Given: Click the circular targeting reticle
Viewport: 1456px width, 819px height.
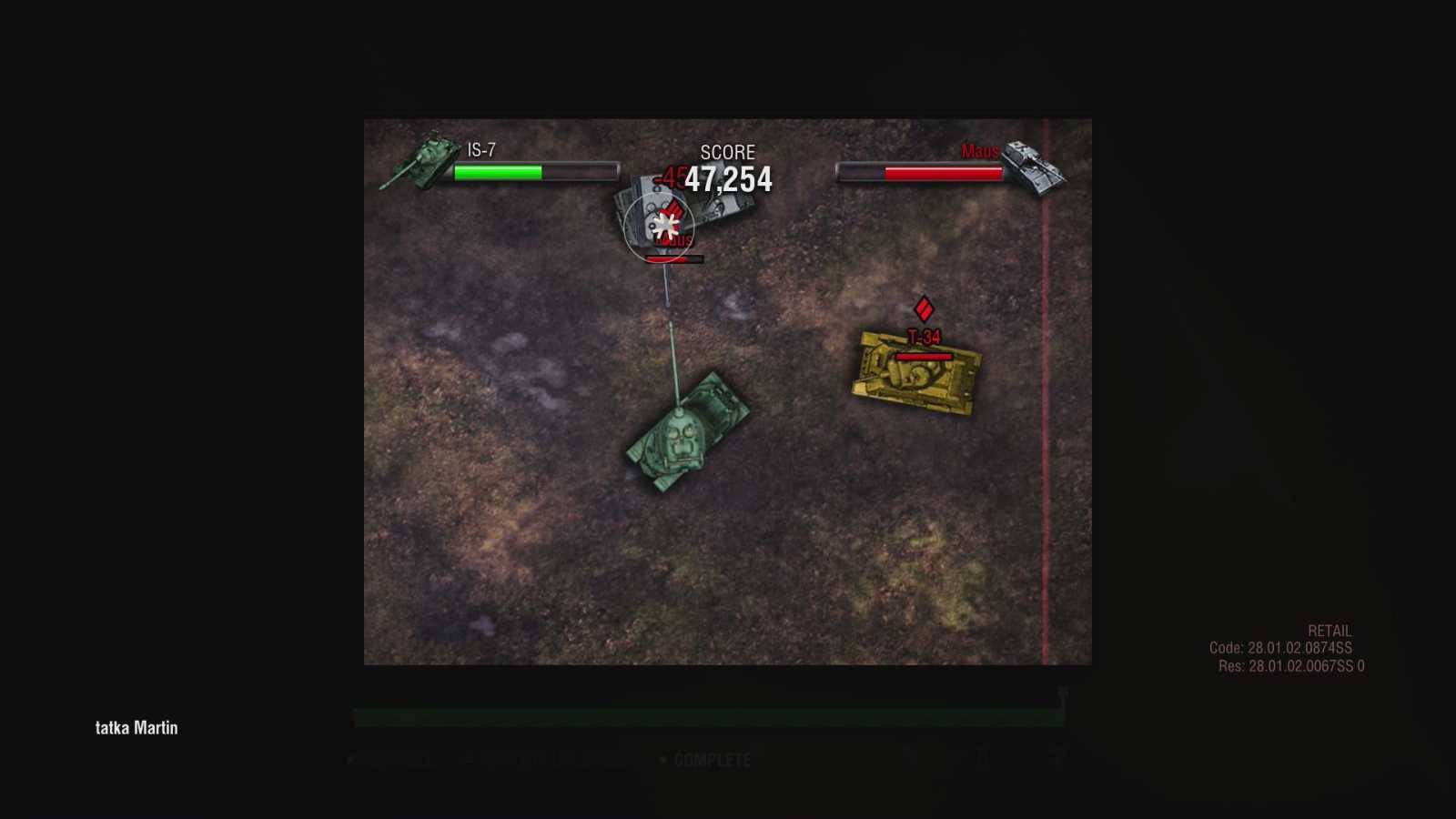Looking at the screenshot, I should (659, 226).
